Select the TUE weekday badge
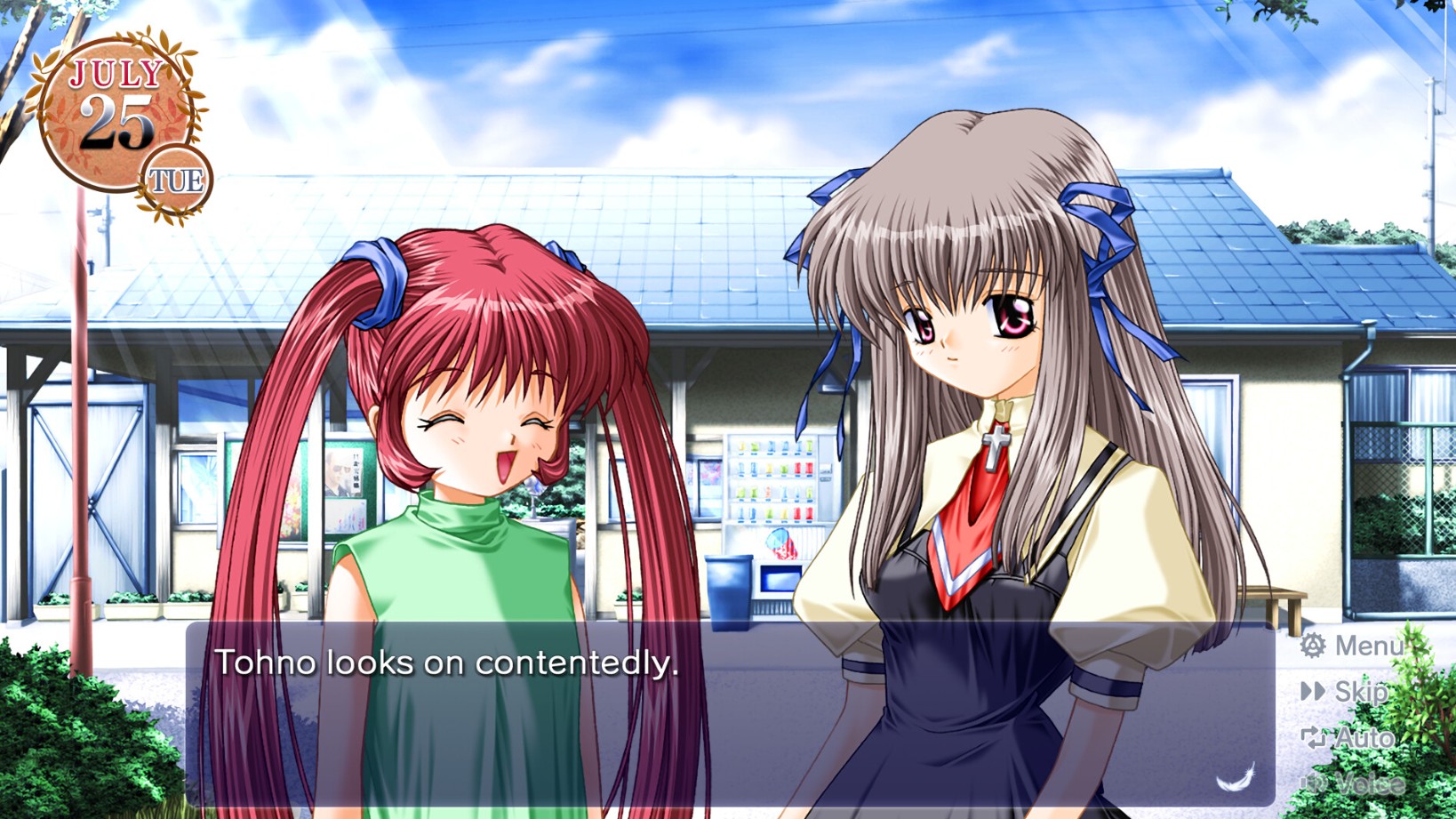Screen dimensions: 1456x819 click(174, 181)
